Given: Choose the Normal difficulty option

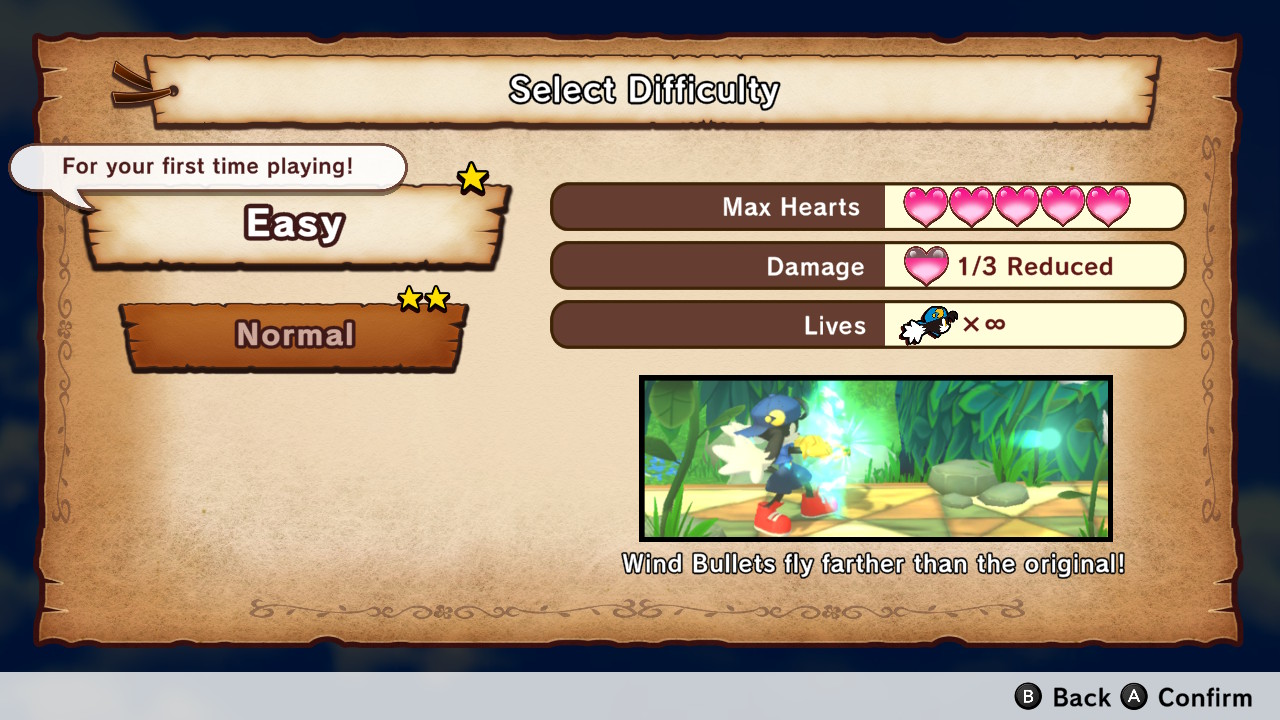Looking at the screenshot, I should [x=294, y=334].
